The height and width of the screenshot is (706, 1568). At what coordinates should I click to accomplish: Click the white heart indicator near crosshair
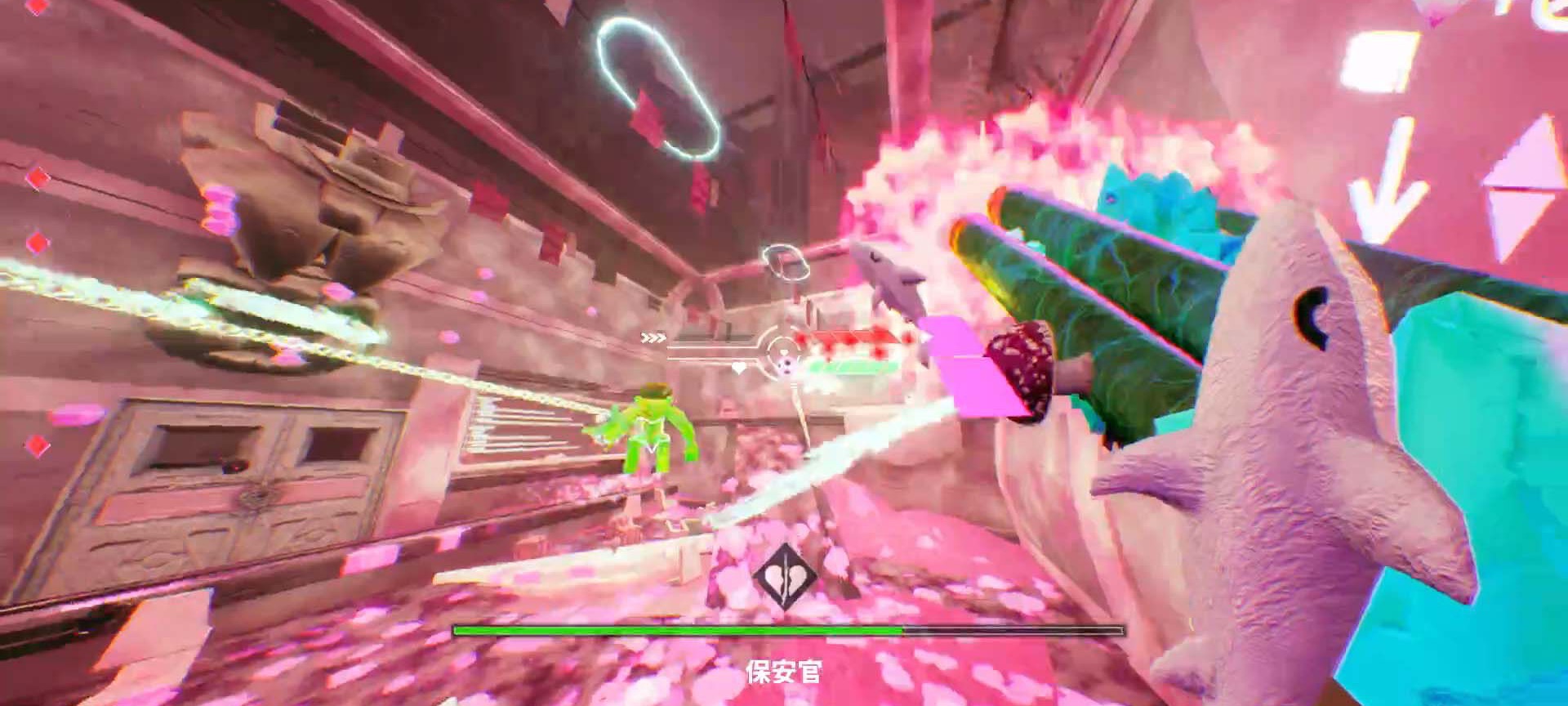tap(737, 369)
